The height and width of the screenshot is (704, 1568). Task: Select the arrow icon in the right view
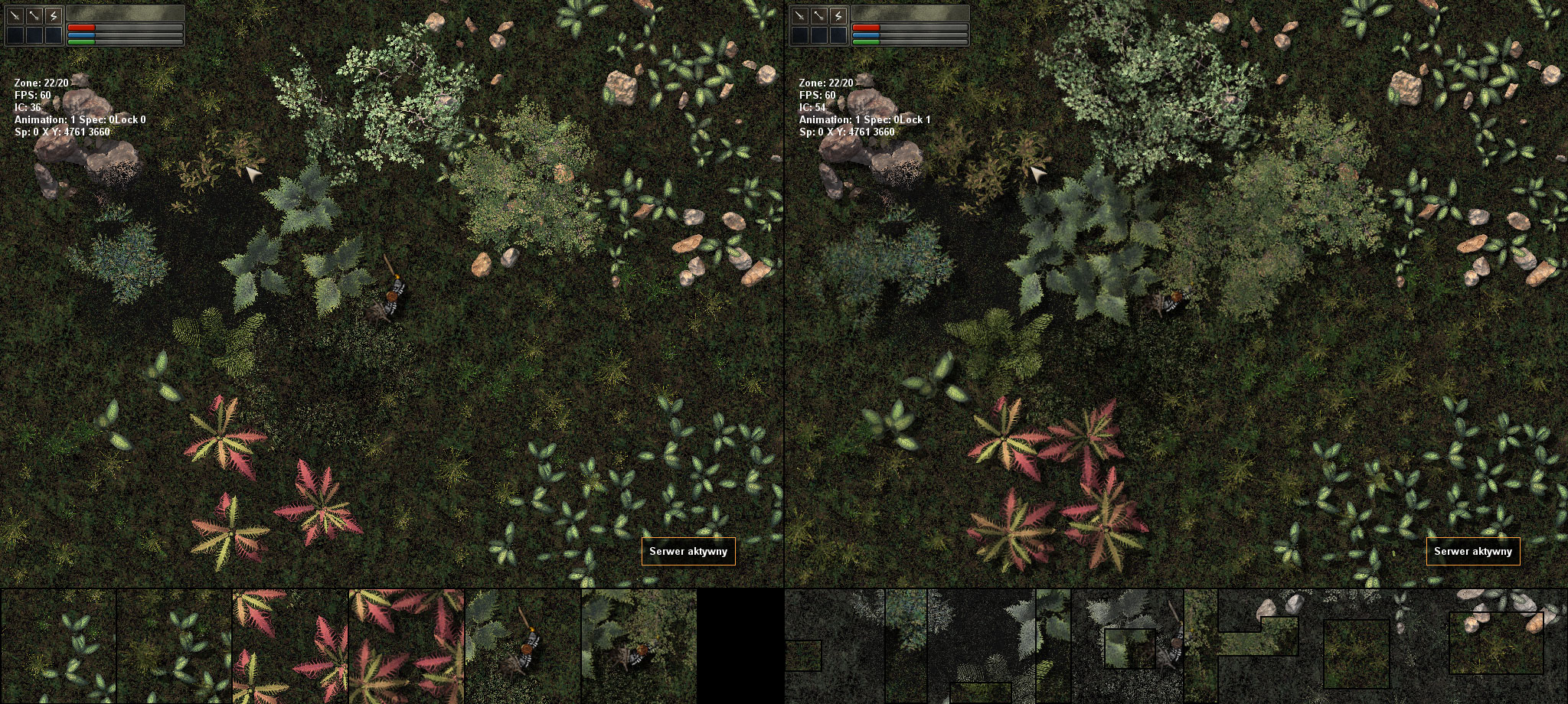point(818,15)
